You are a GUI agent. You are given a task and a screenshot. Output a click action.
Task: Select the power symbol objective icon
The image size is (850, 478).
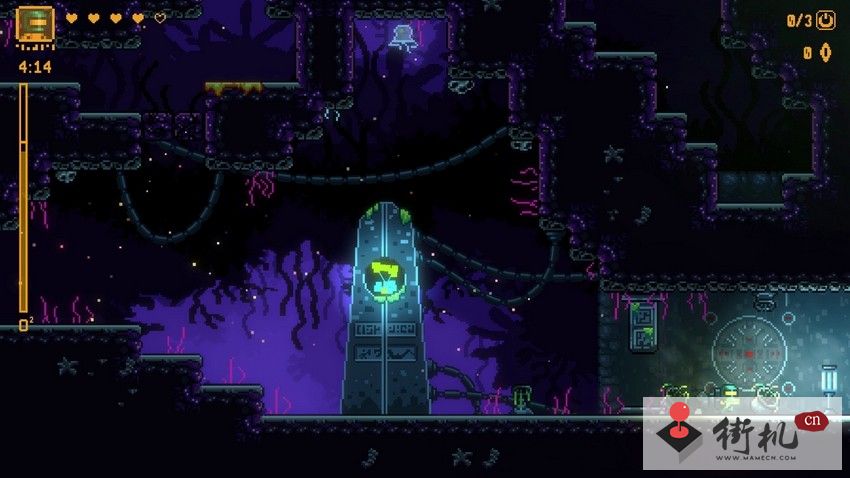click(826, 20)
